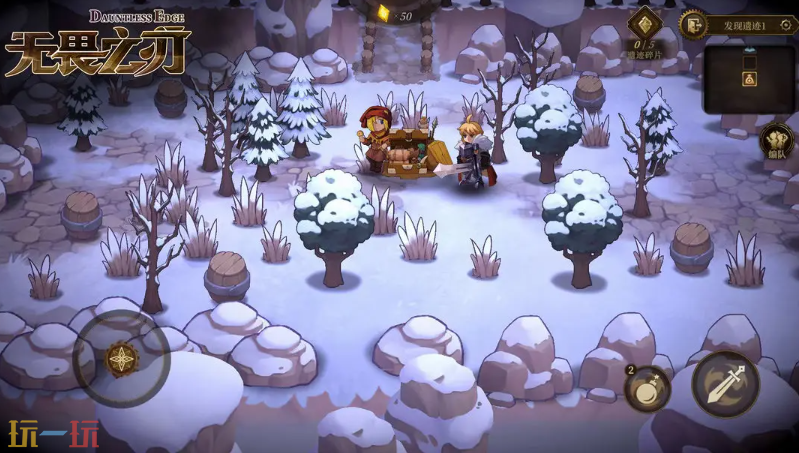Open the team formation (编队) menu

776,142
